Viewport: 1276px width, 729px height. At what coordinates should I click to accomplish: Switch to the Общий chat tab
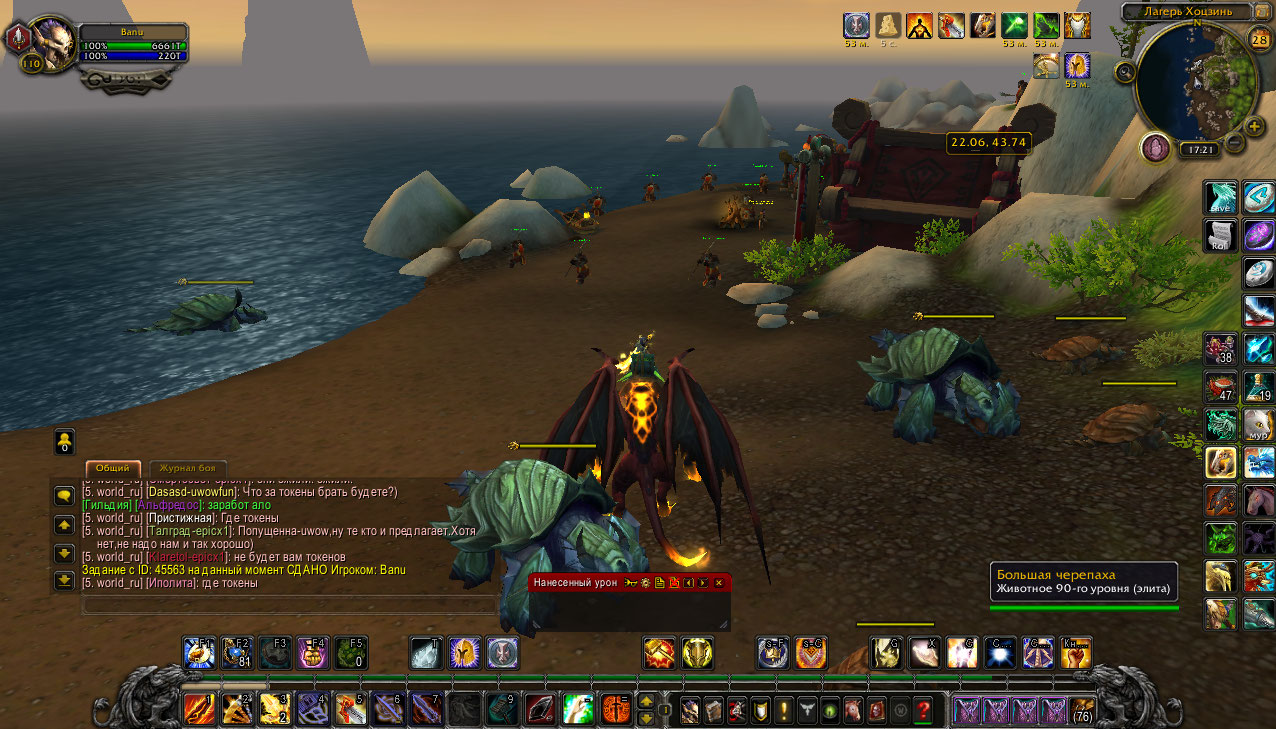[112, 468]
